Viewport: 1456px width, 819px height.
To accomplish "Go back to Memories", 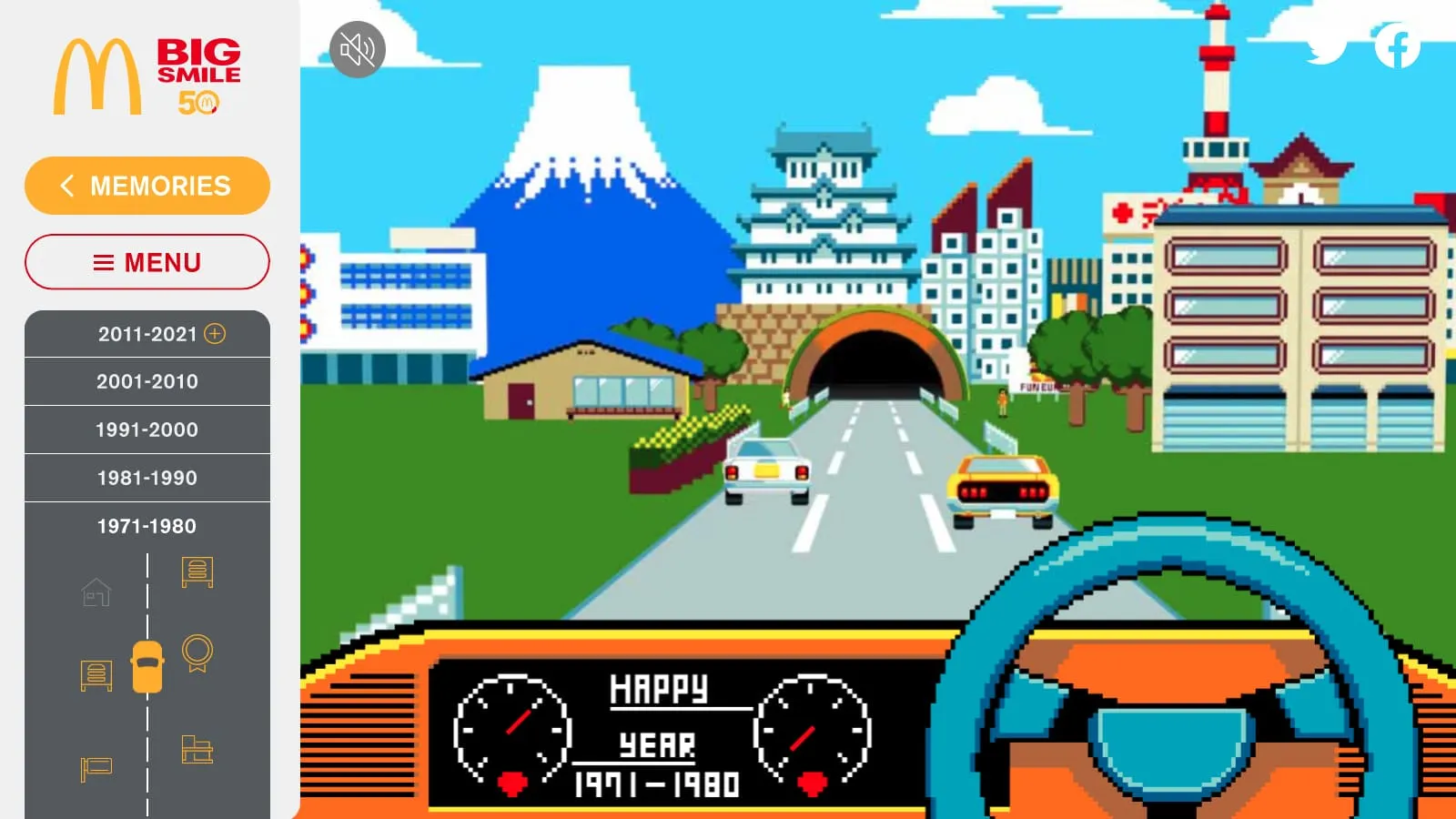I will (147, 186).
